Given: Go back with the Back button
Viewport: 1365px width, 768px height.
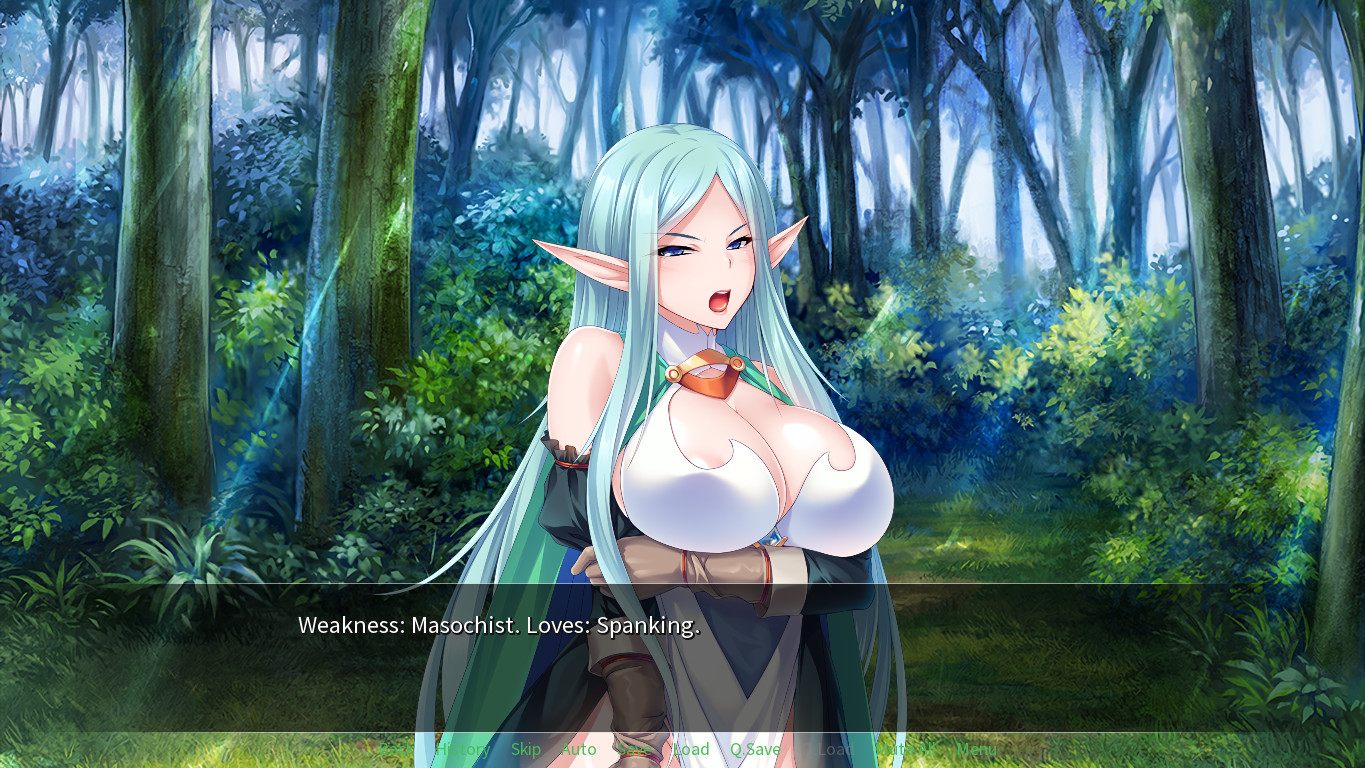Looking at the screenshot, I should pyautogui.click(x=395, y=749).
